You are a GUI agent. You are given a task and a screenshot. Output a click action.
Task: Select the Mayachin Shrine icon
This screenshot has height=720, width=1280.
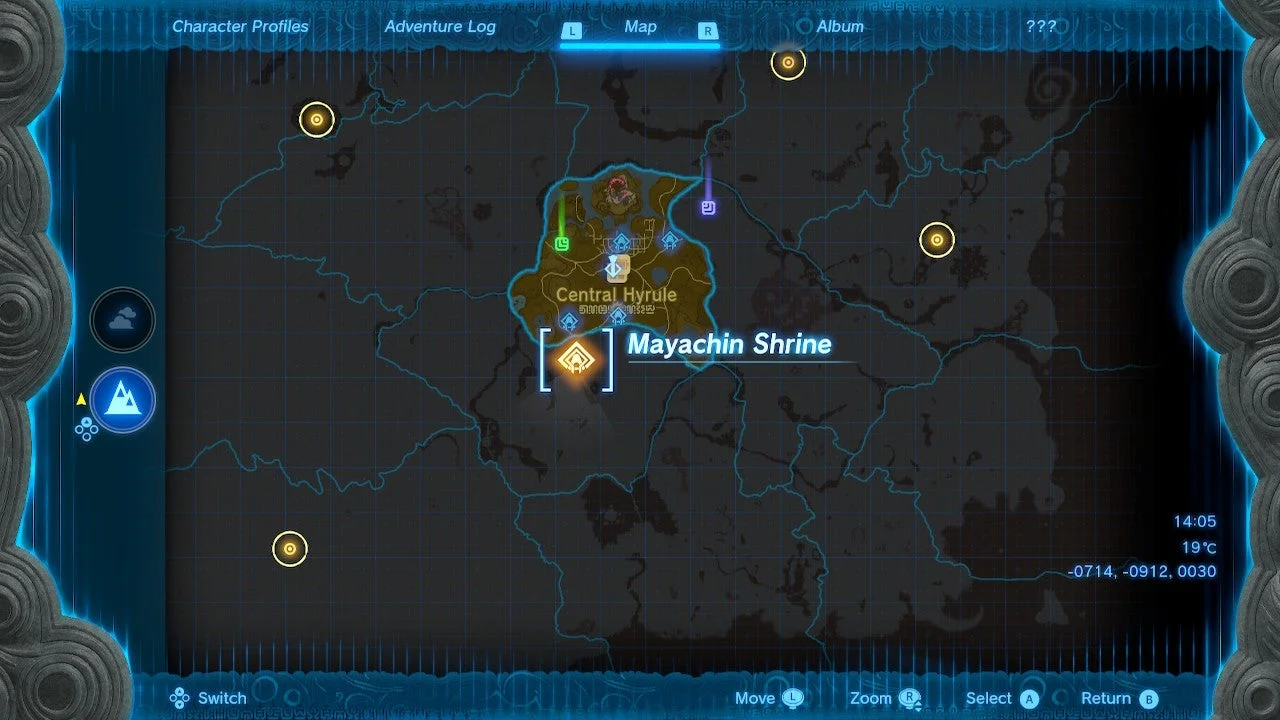pos(575,358)
